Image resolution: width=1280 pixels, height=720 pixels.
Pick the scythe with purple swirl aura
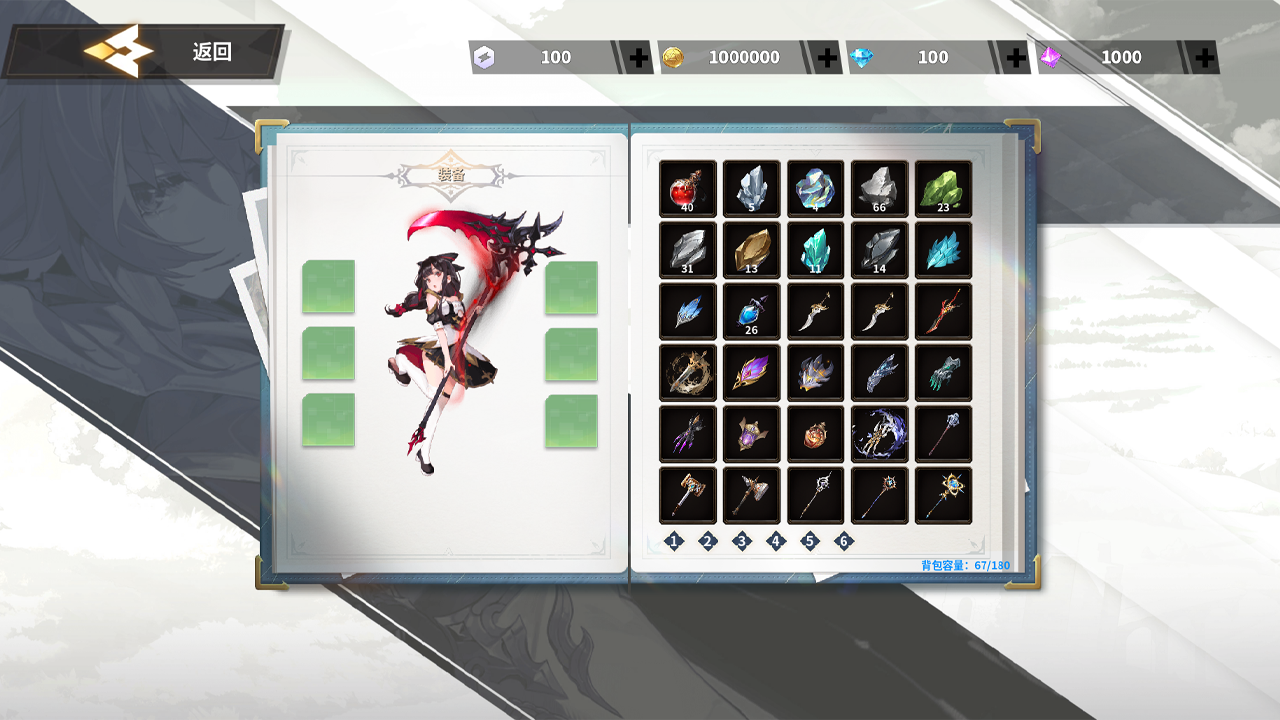879,434
